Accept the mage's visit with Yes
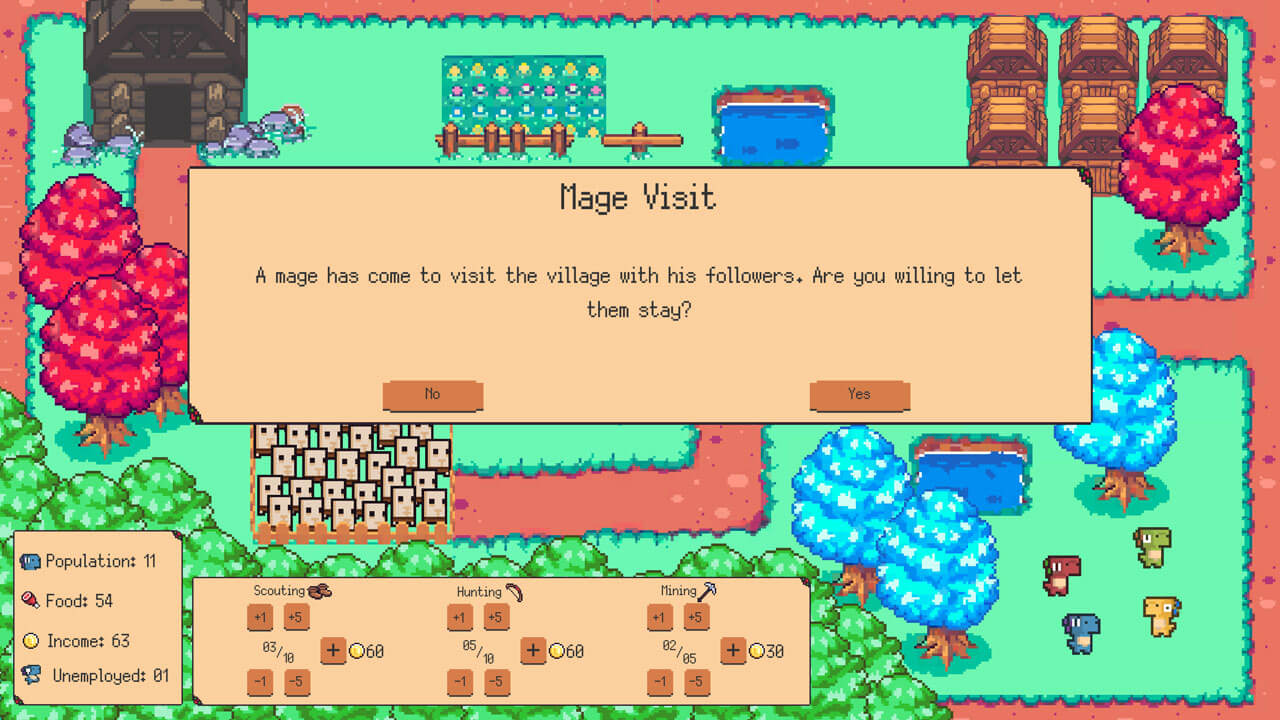This screenshot has height=720, width=1280. coord(859,395)
